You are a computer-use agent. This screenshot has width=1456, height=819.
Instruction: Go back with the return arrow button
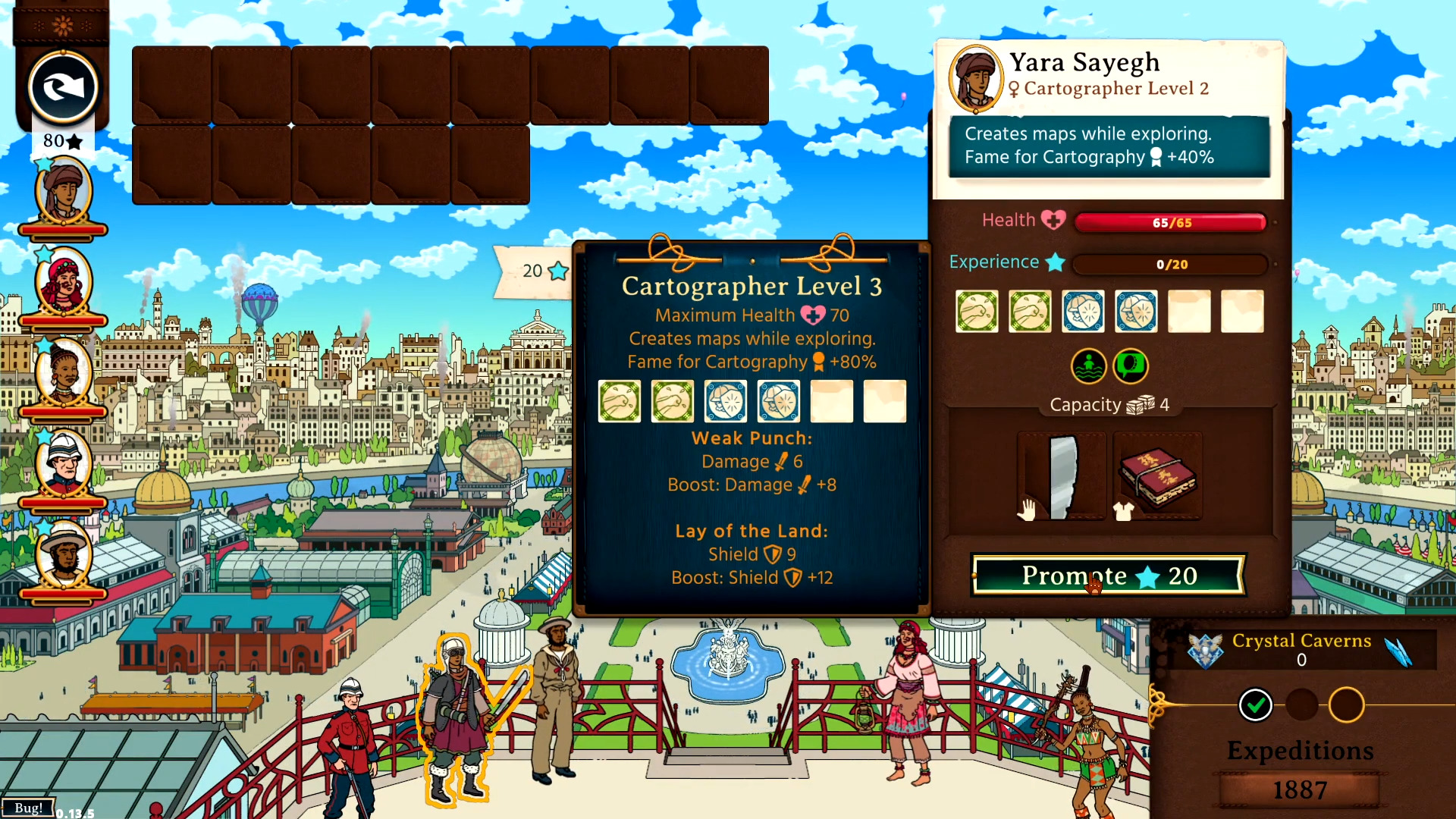63,88
